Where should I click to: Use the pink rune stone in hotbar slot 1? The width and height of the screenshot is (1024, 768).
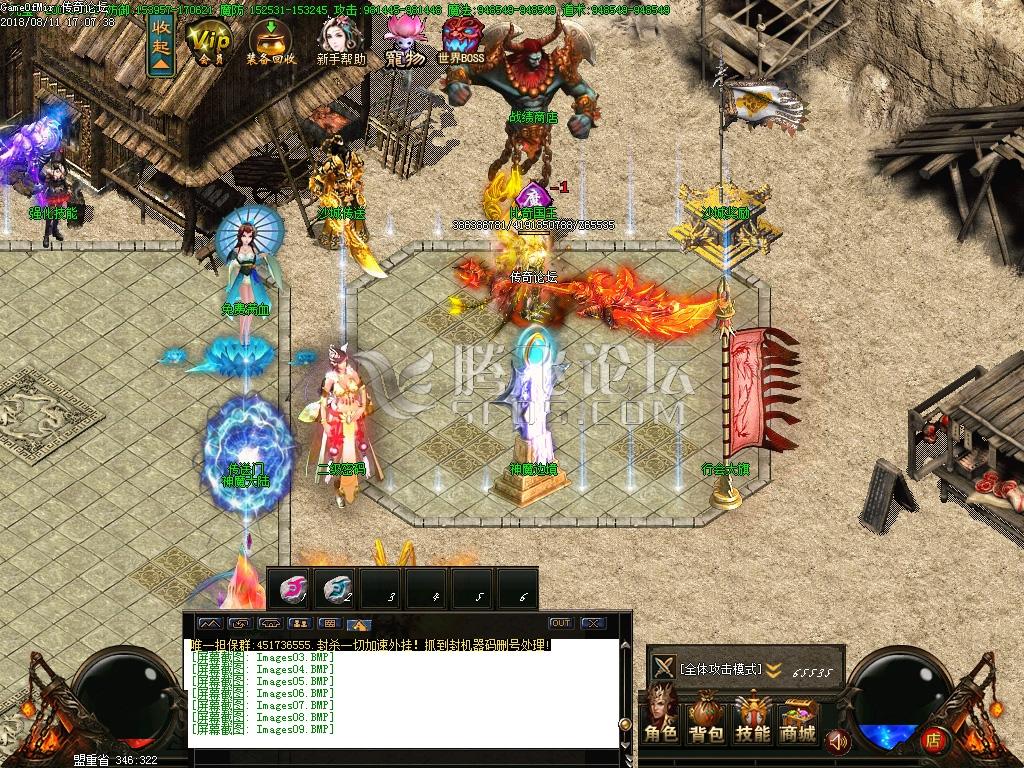[293, 589]
